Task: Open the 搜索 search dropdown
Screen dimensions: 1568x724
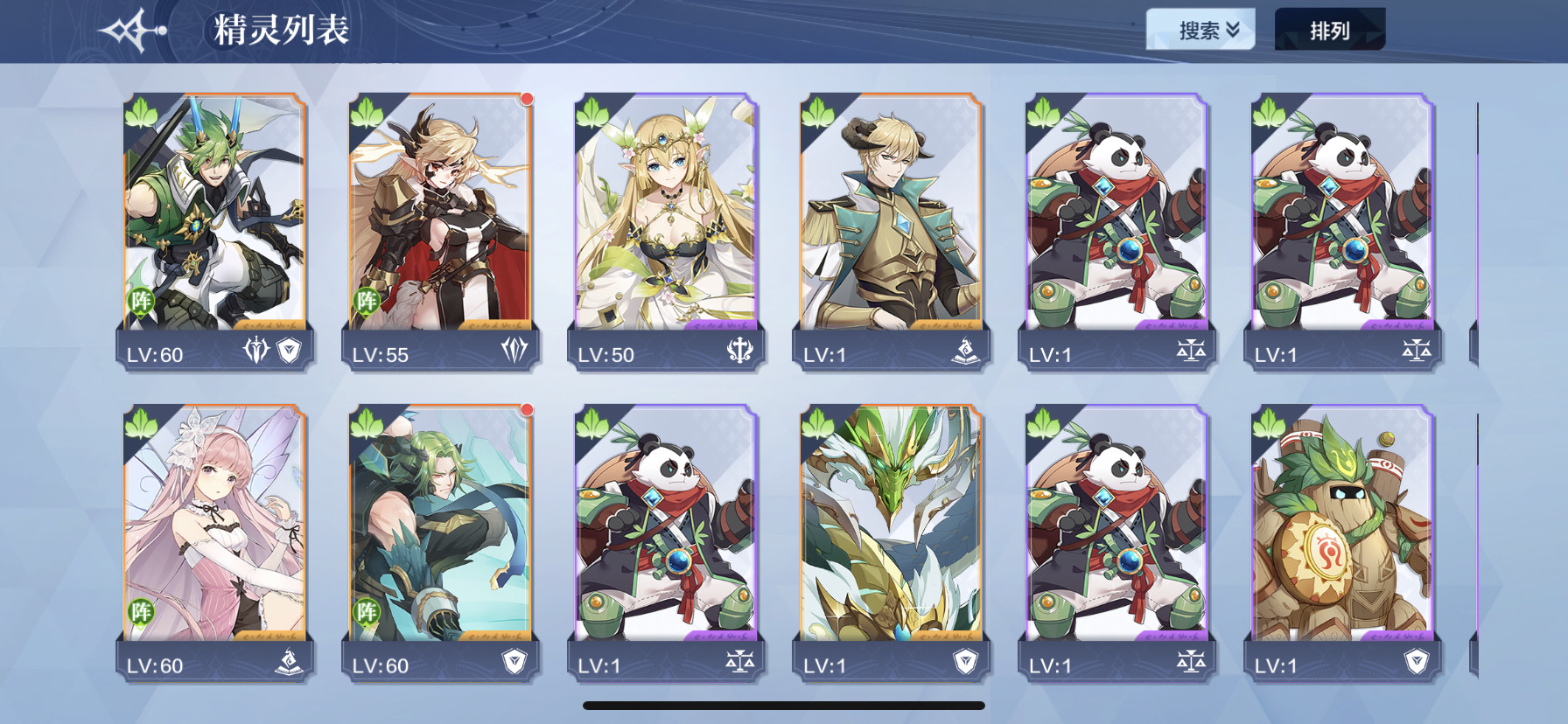Action: 1200,31
